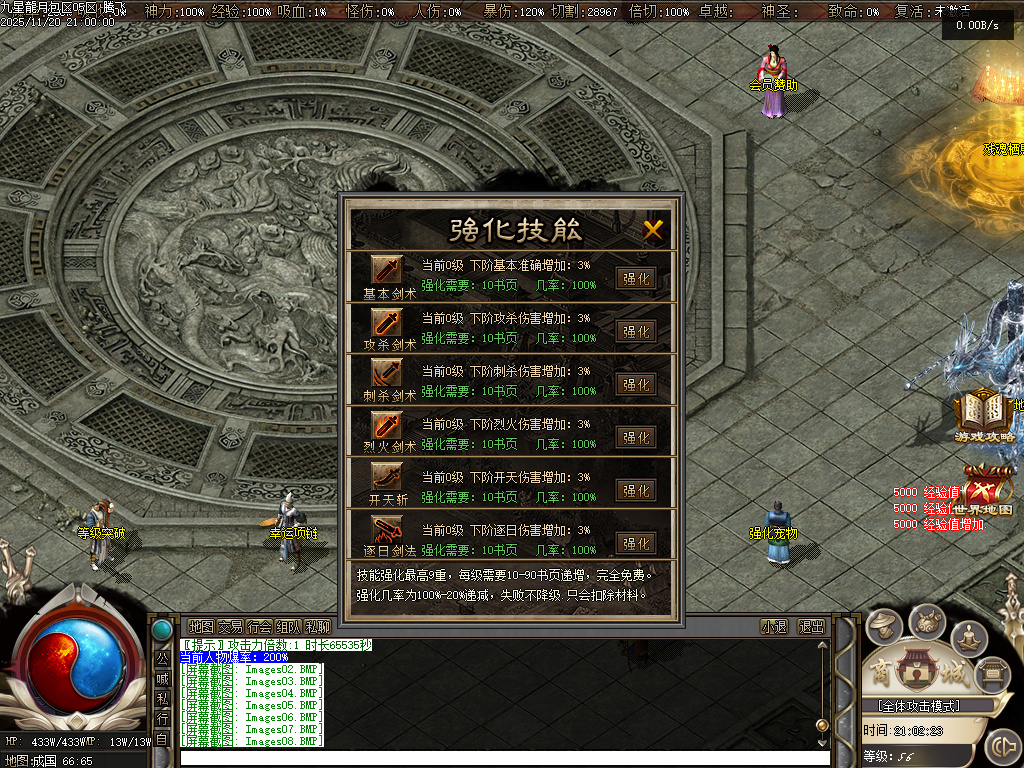1024x768 pixels.
Task: Switch to the 私聊 private chat tab
Action: (317, 627)
